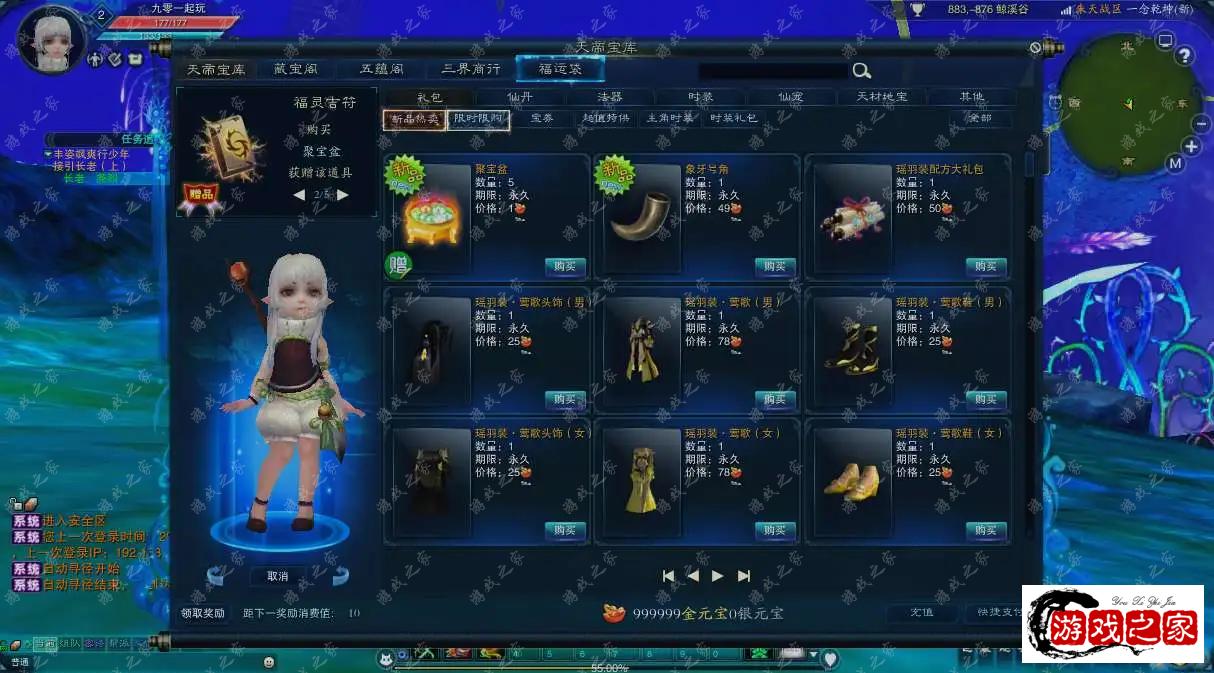Viewport: 1214px width, 673px height.
Task: Go to the next shop page
Action: click(717, 576)
